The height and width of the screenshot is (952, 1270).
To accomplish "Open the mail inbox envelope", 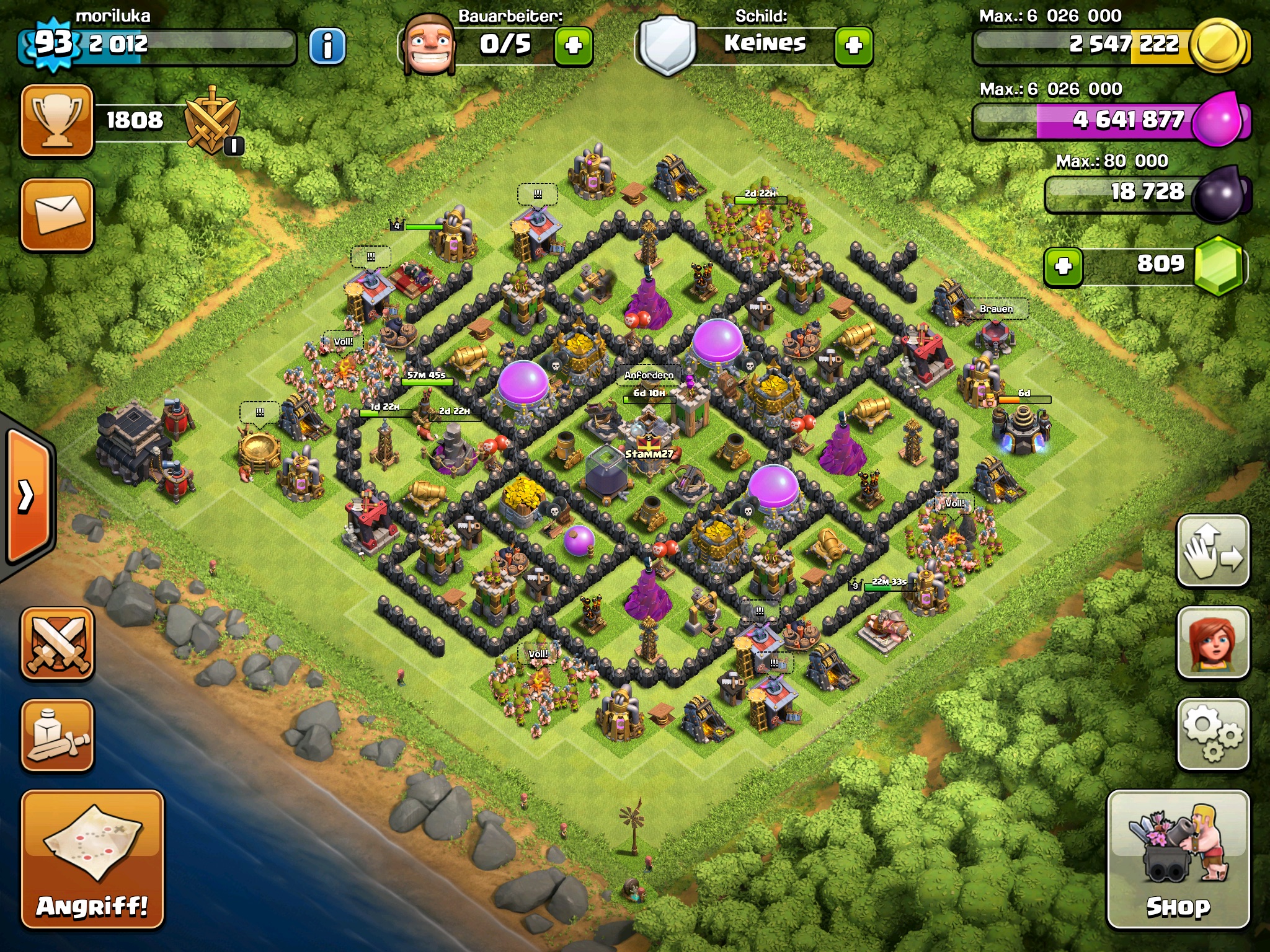I will click(57, 214).
